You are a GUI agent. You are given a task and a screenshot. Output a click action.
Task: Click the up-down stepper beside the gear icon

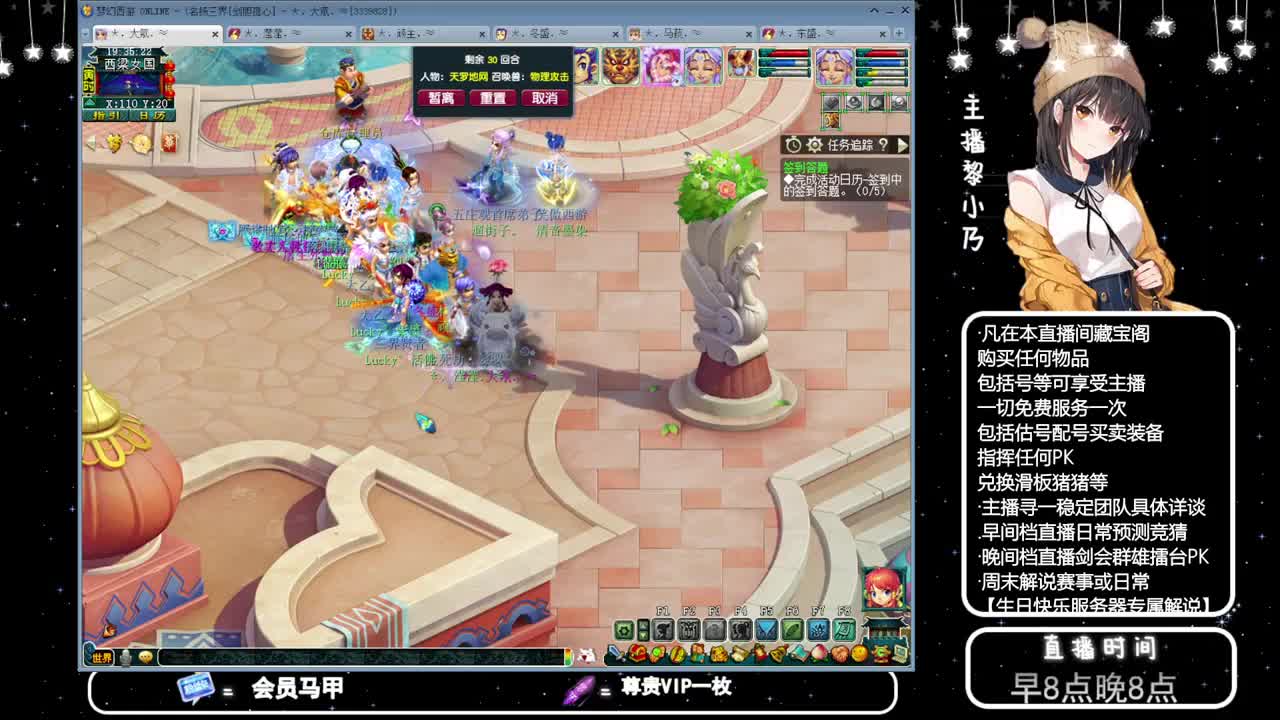point(644,631)
